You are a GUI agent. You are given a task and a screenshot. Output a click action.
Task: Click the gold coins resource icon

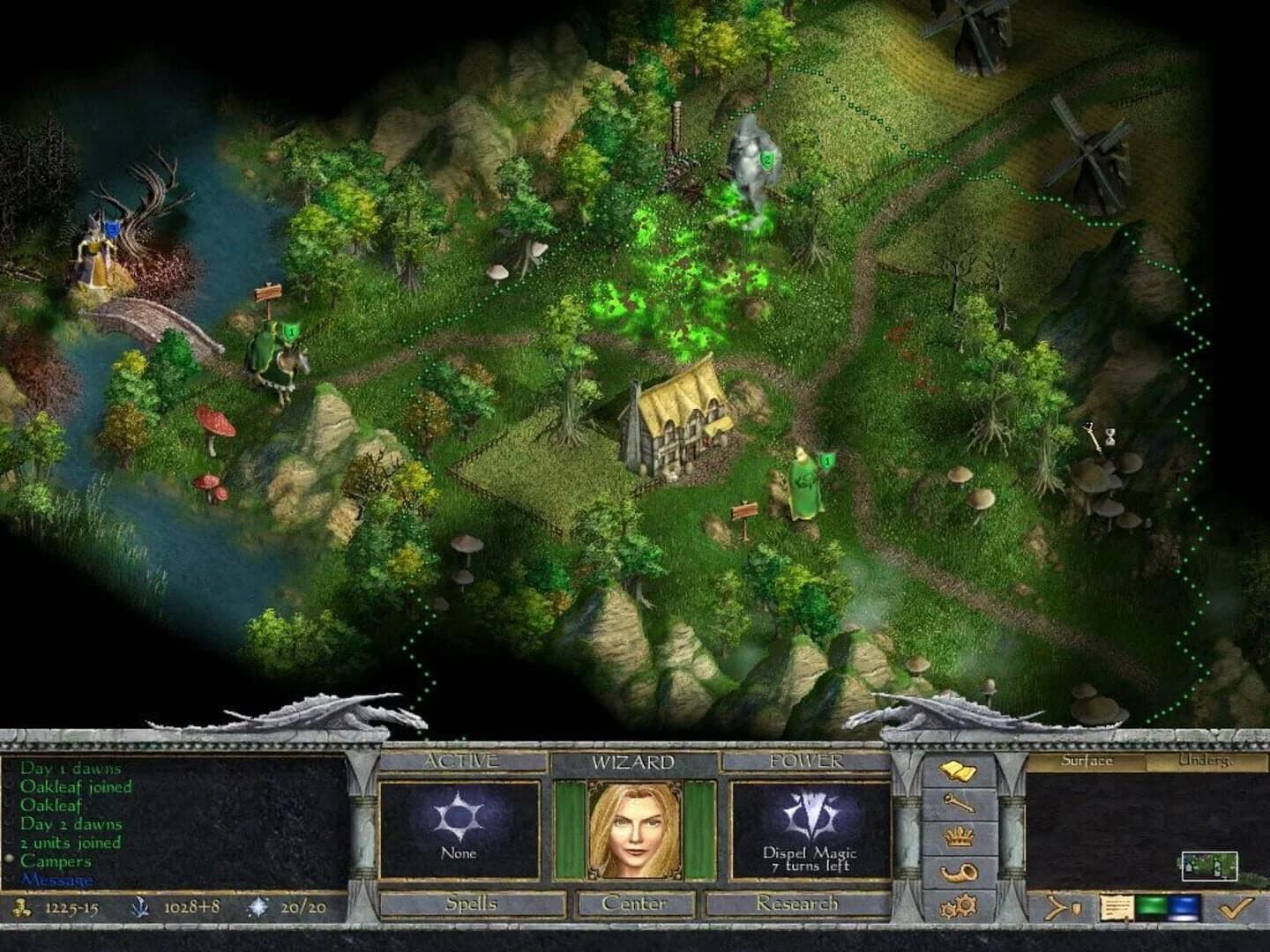pyautogui.click(x=19, y=907)
